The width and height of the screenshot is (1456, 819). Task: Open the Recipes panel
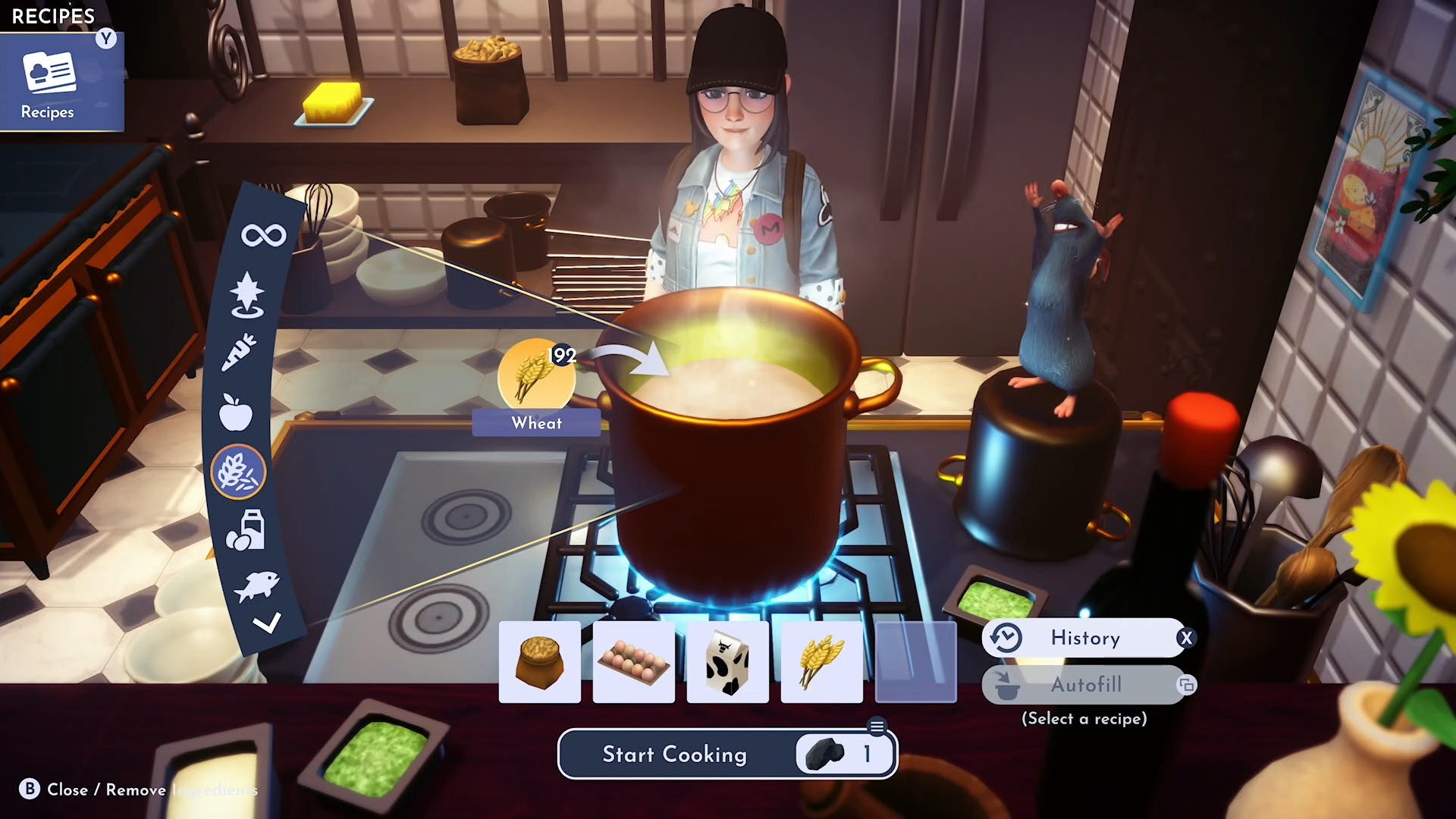pos(61,81)
